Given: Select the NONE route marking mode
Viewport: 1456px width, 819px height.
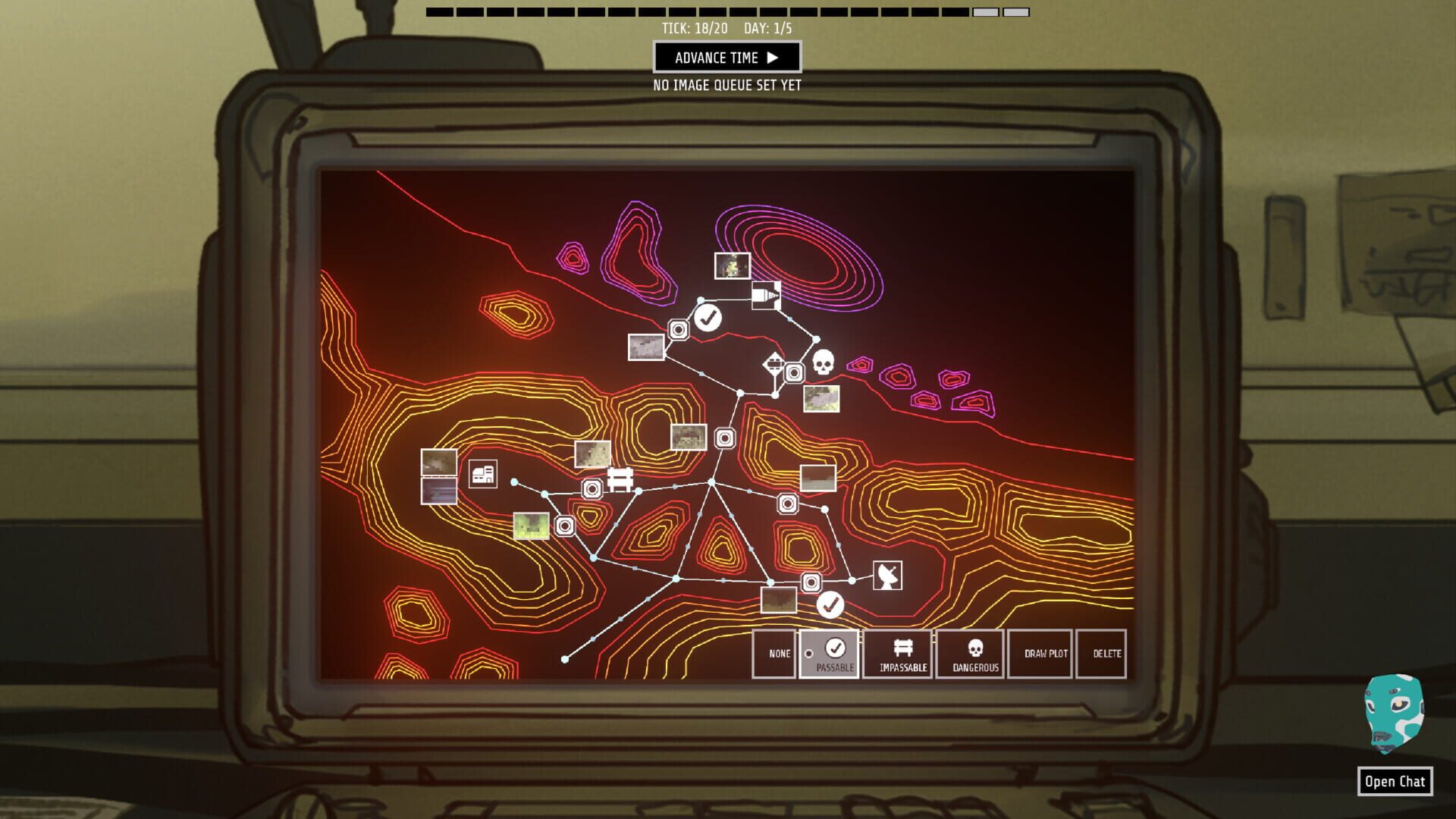Looking at the screenshot, I should [774, 653].
